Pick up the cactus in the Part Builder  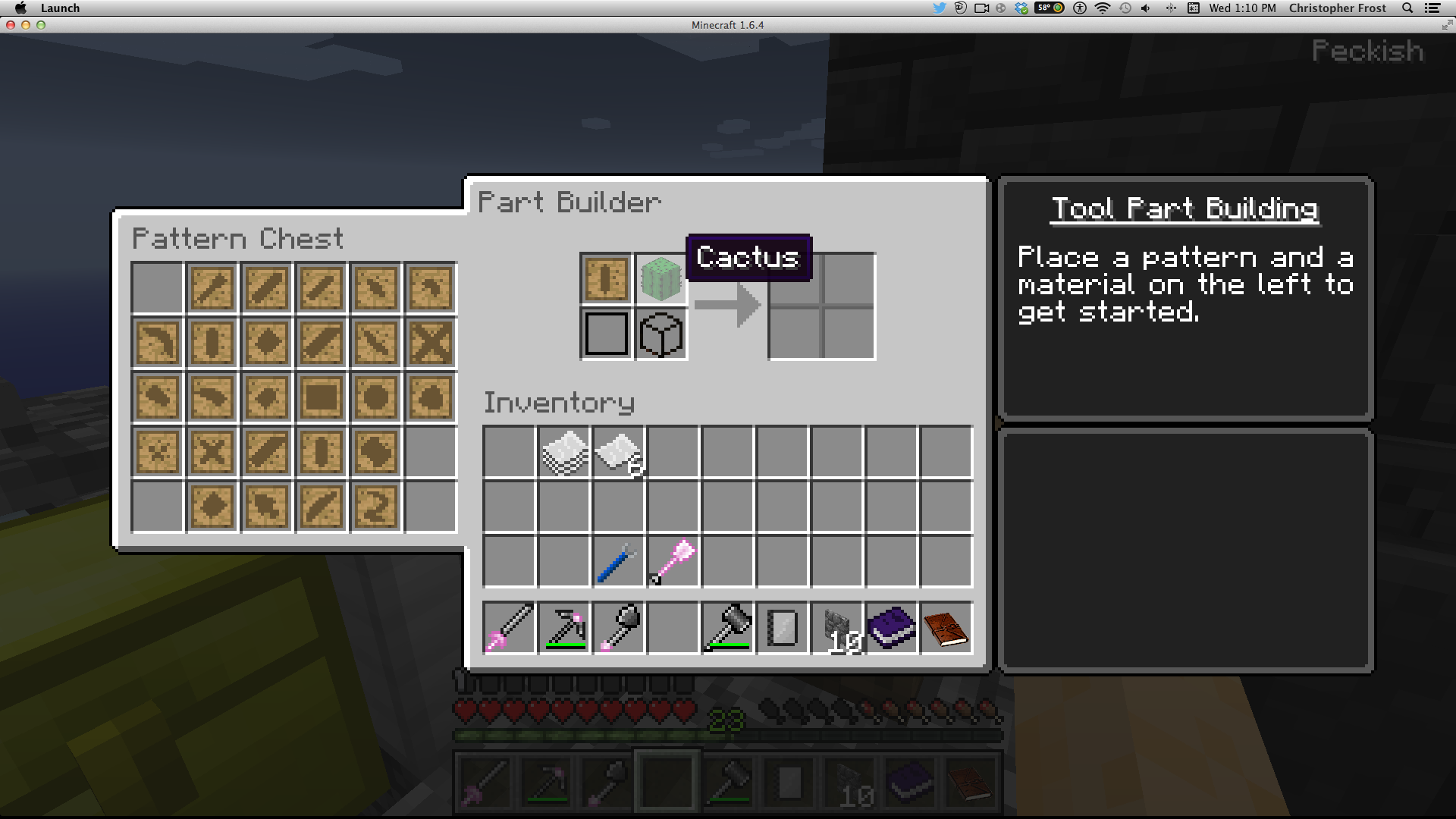tap(661, 278)
